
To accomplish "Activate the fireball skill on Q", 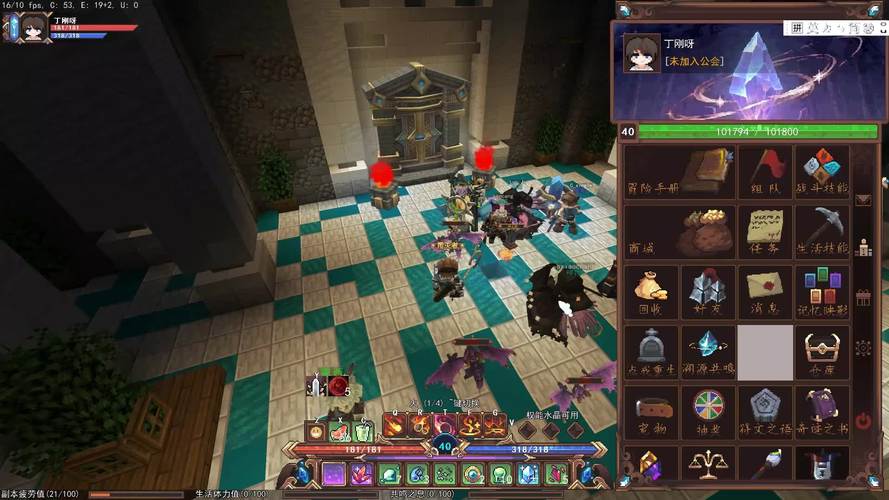I will pyautogui.click(x=393, y=427).
